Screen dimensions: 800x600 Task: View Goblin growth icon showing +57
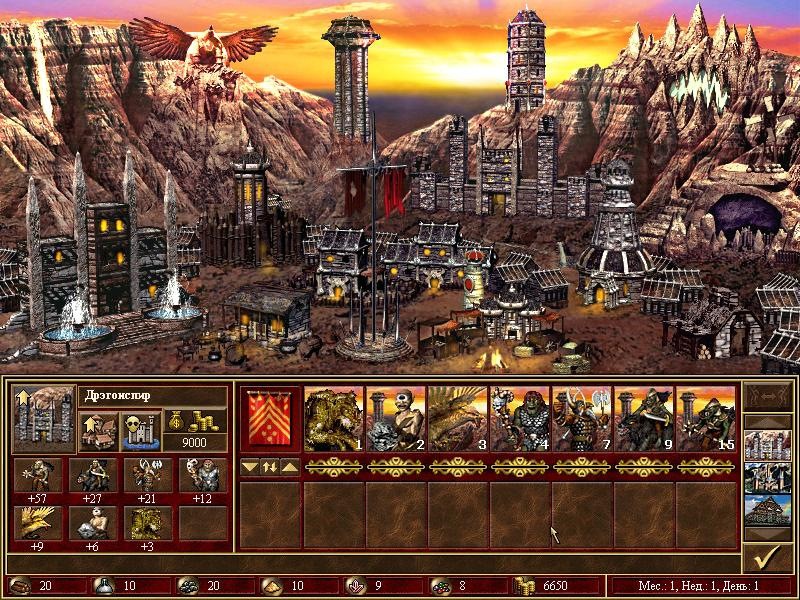coord(37,476)
